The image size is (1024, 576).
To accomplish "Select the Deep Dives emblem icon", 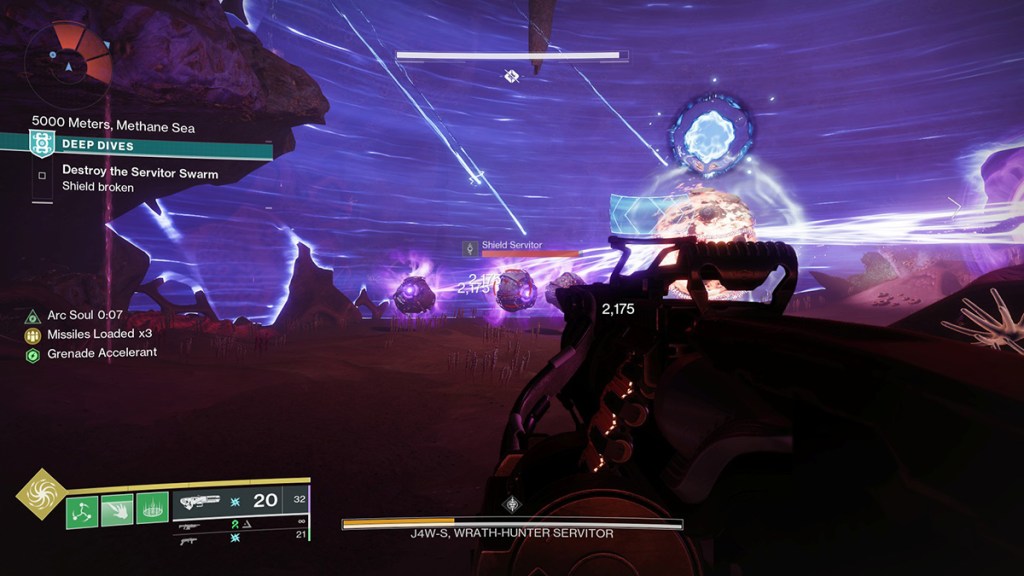I will point(42,143).
